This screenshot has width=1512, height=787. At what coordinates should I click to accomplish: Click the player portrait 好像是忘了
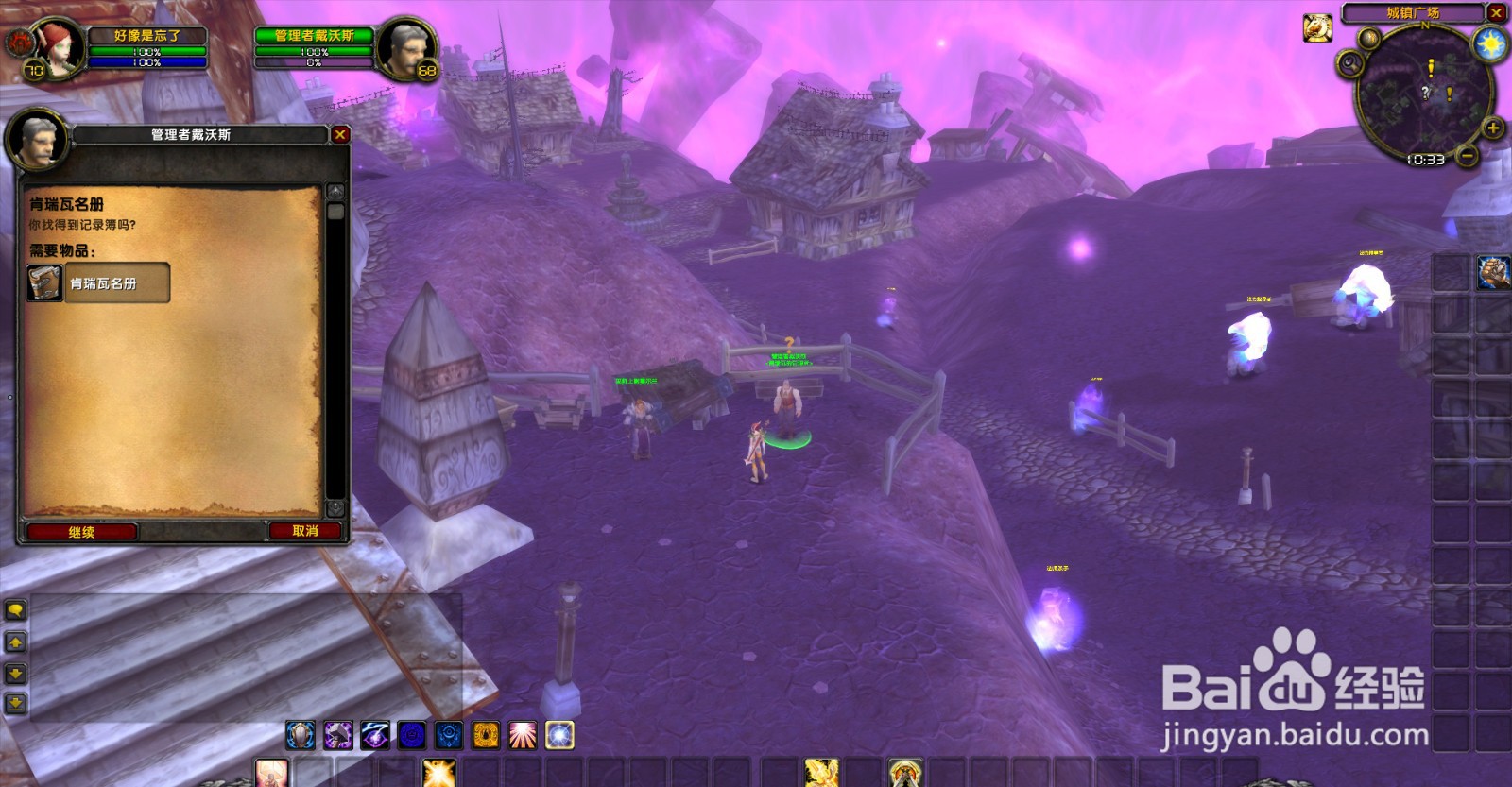point(59,47)
